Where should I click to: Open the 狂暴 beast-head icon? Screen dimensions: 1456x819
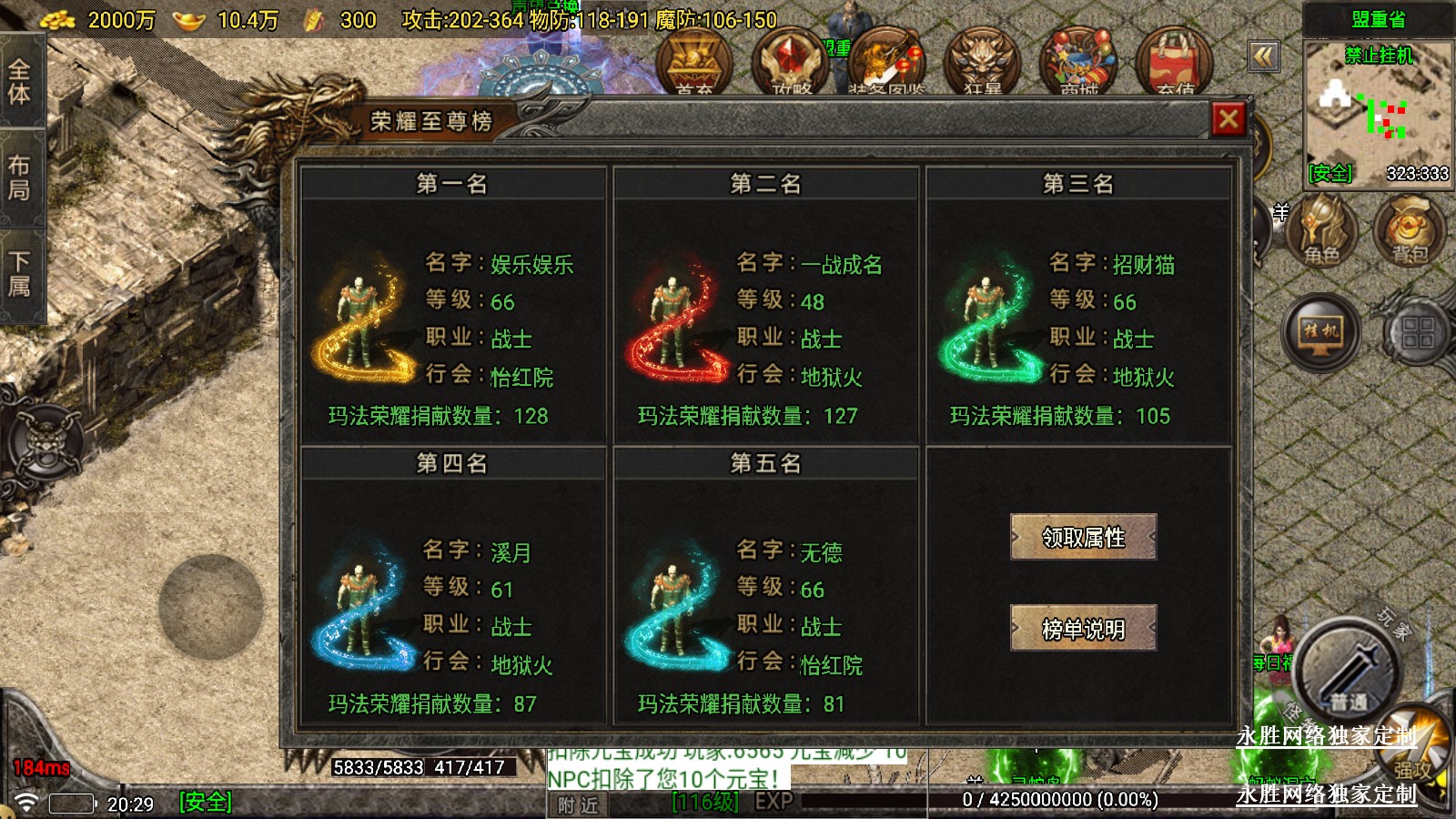point(982,64)
